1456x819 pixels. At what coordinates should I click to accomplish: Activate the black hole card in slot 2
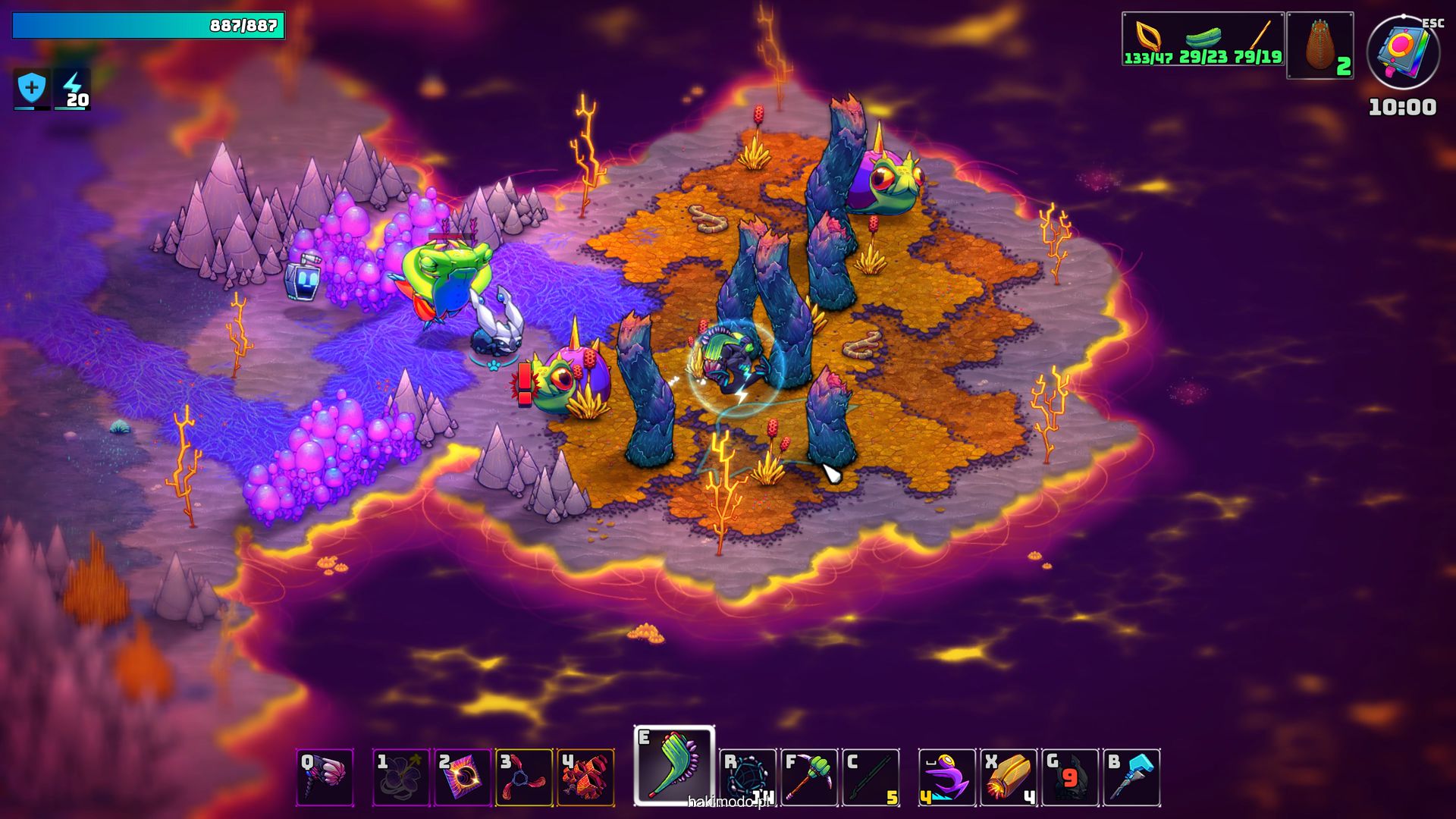pyautogui.click(x=463, y=777)
